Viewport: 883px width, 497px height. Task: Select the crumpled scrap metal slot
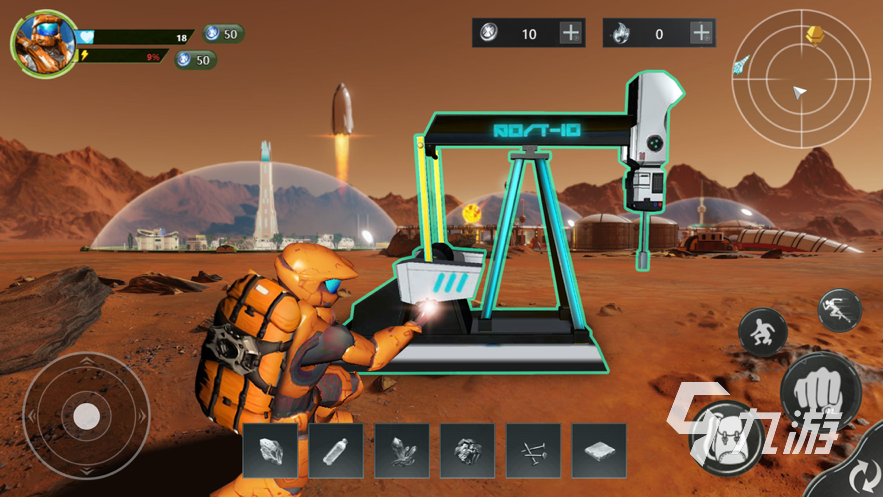[x=468, y=450]
